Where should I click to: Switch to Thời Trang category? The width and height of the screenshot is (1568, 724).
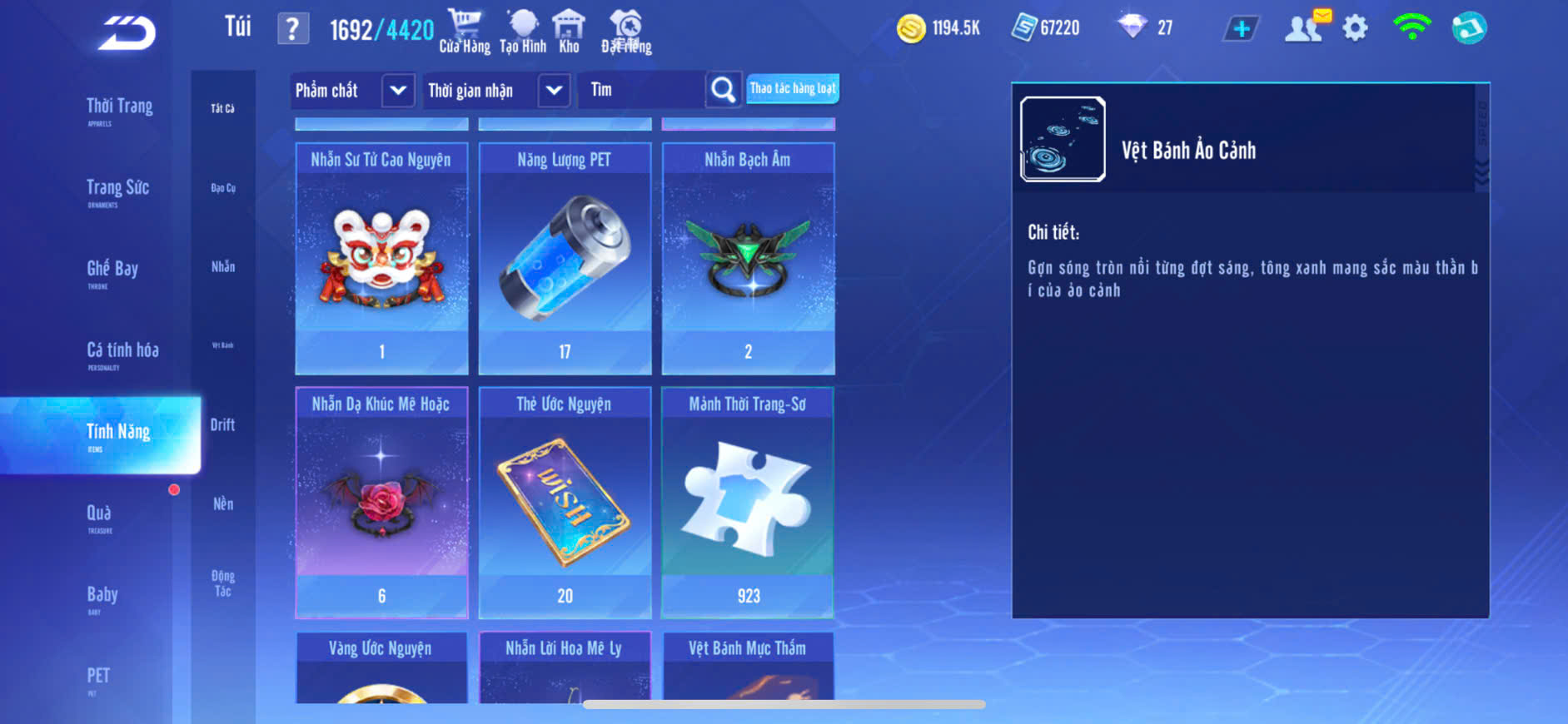point(119,108)
